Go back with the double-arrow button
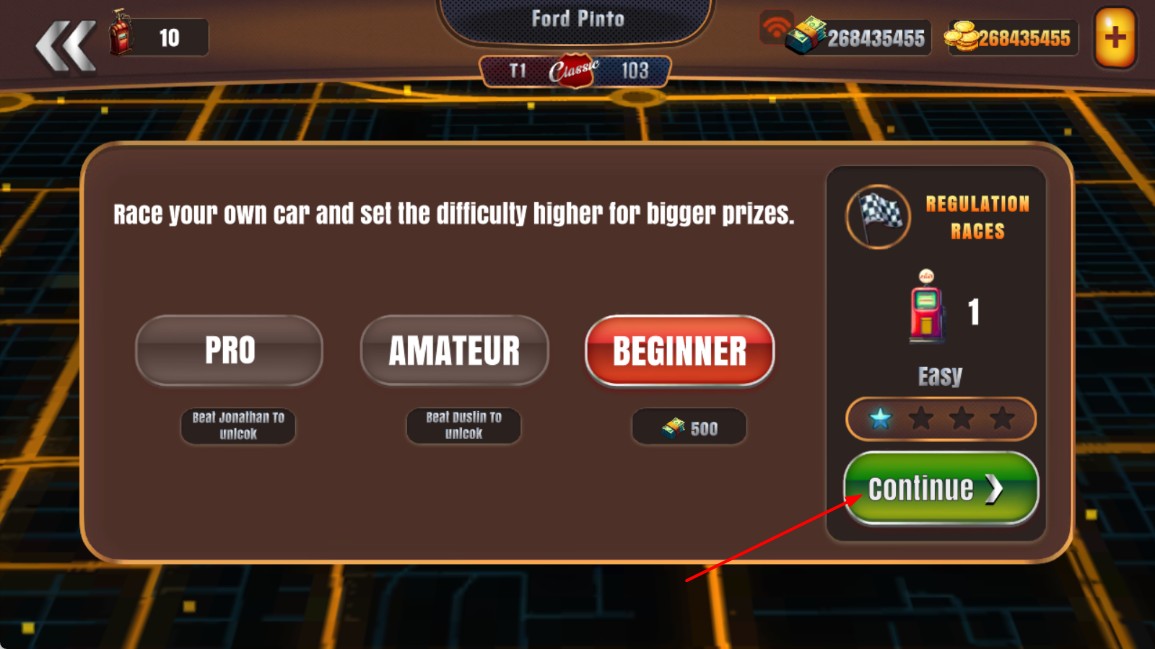Image resolution: width=1155 pixels, height=649 pixels. click(x=65, y=45)
